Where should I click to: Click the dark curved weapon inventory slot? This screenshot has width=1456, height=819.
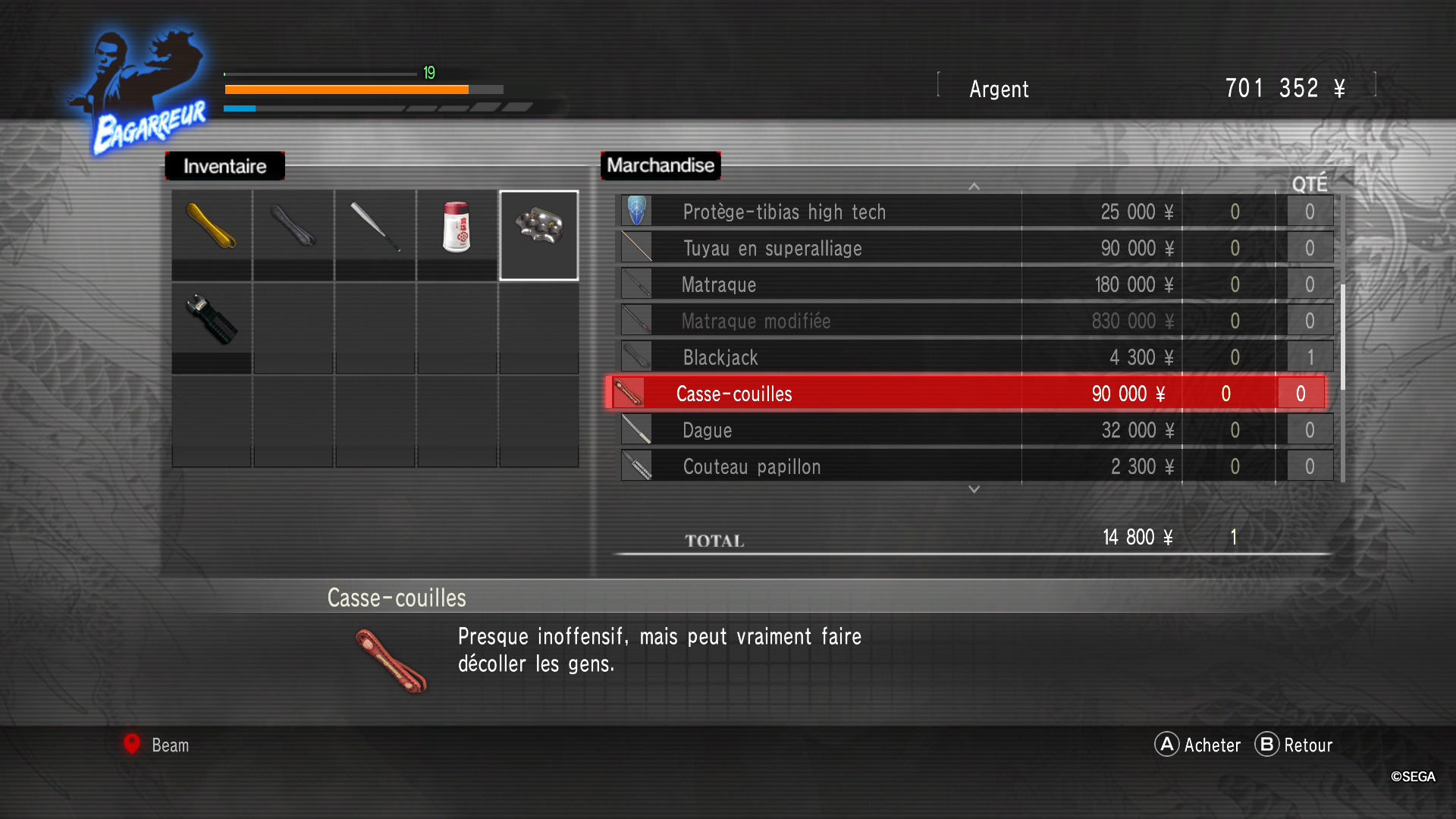tap(293, 227)
